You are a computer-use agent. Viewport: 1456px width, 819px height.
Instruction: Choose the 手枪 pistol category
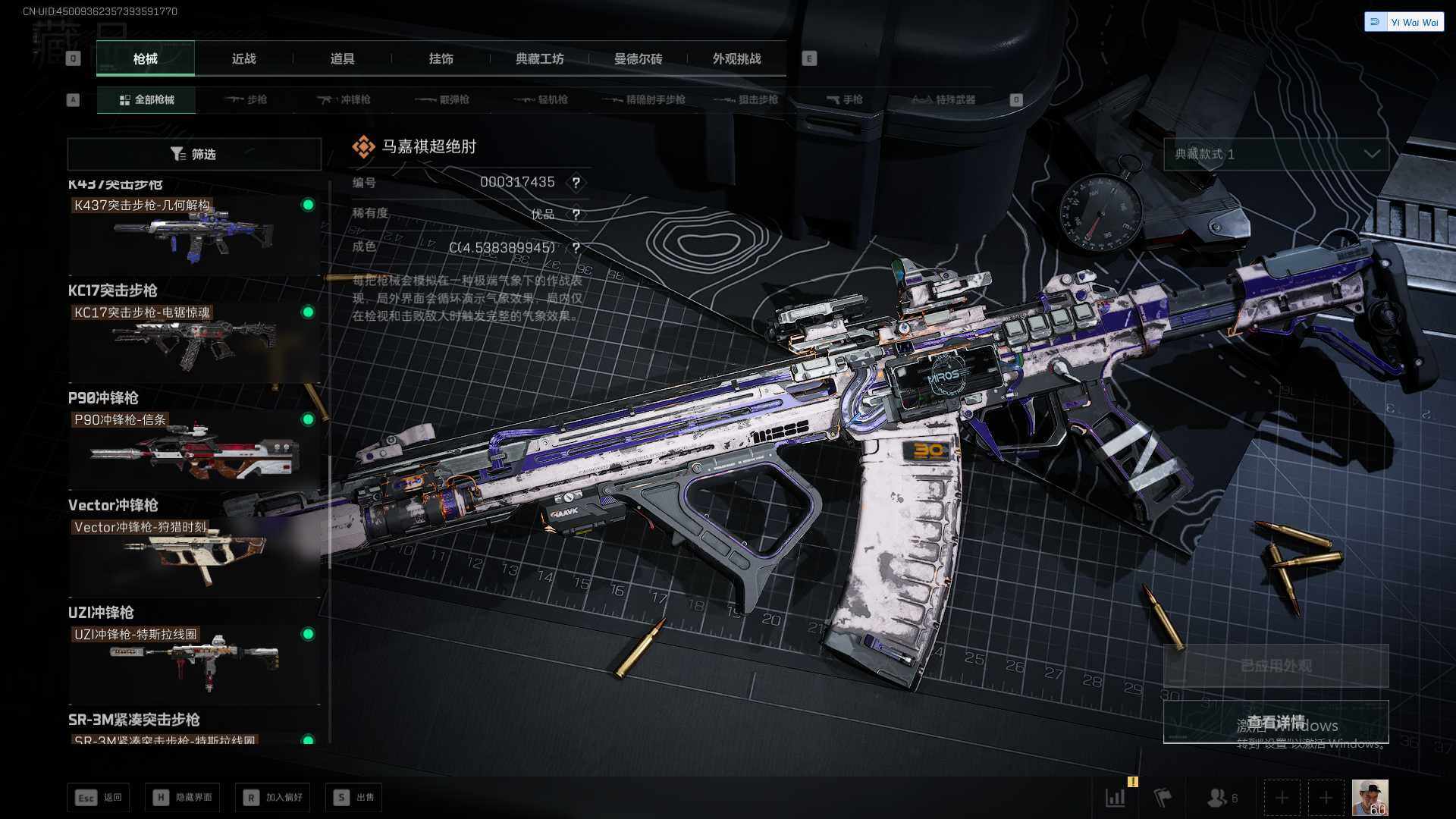tap(845, 99)
